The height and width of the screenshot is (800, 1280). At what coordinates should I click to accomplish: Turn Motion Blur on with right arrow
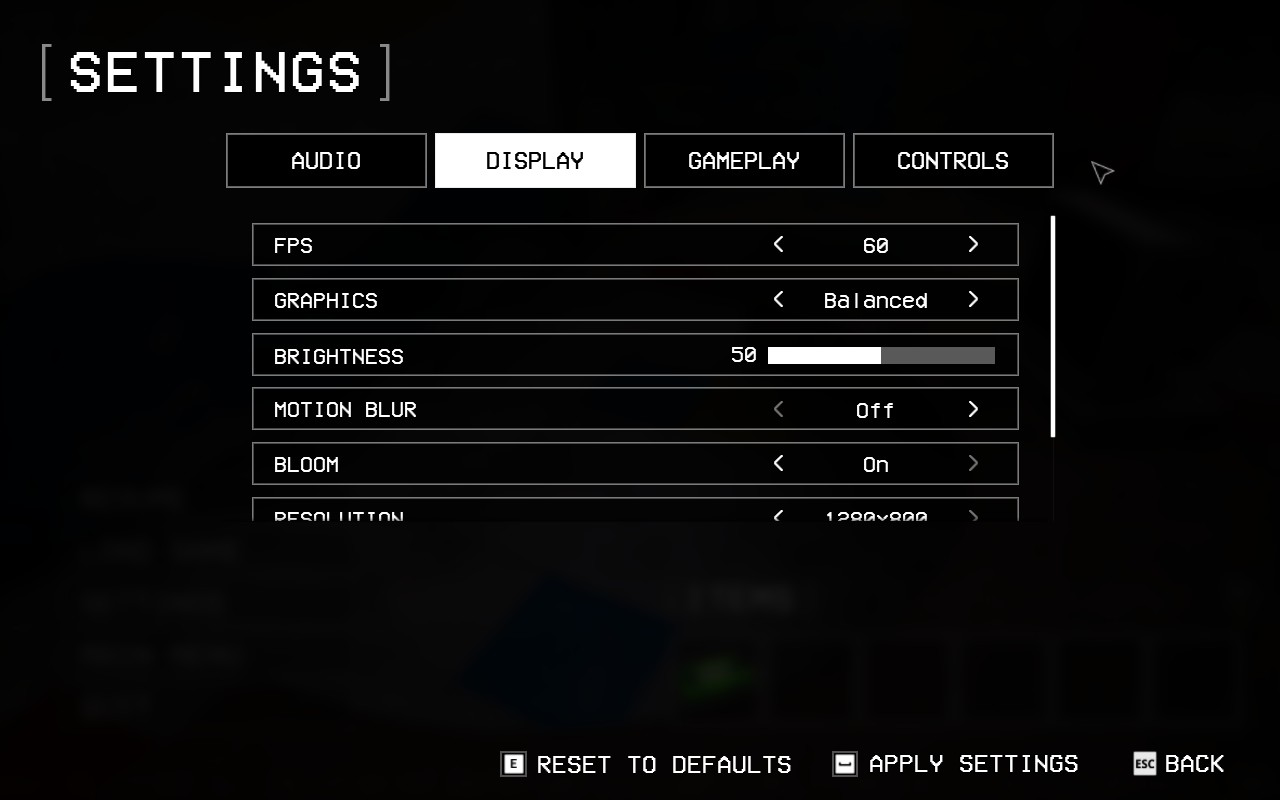(973, 409)
